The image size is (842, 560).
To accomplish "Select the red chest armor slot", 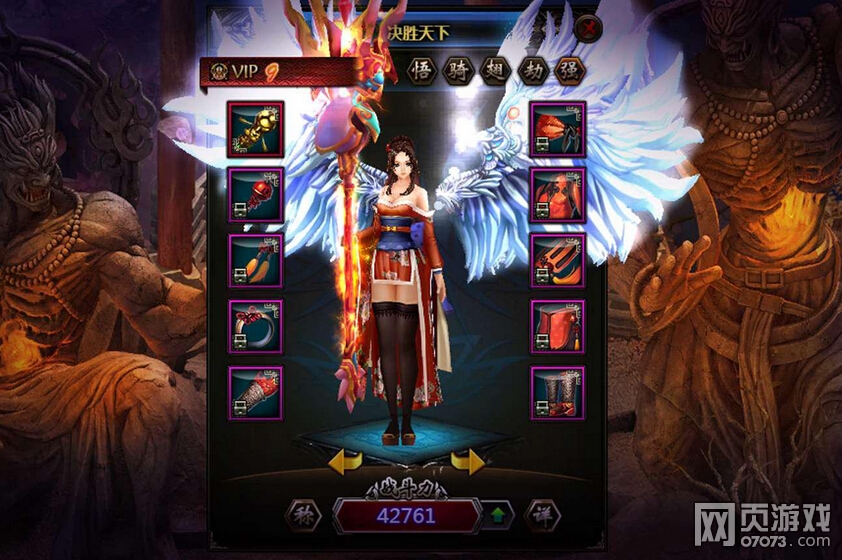I will click(557, 194).
